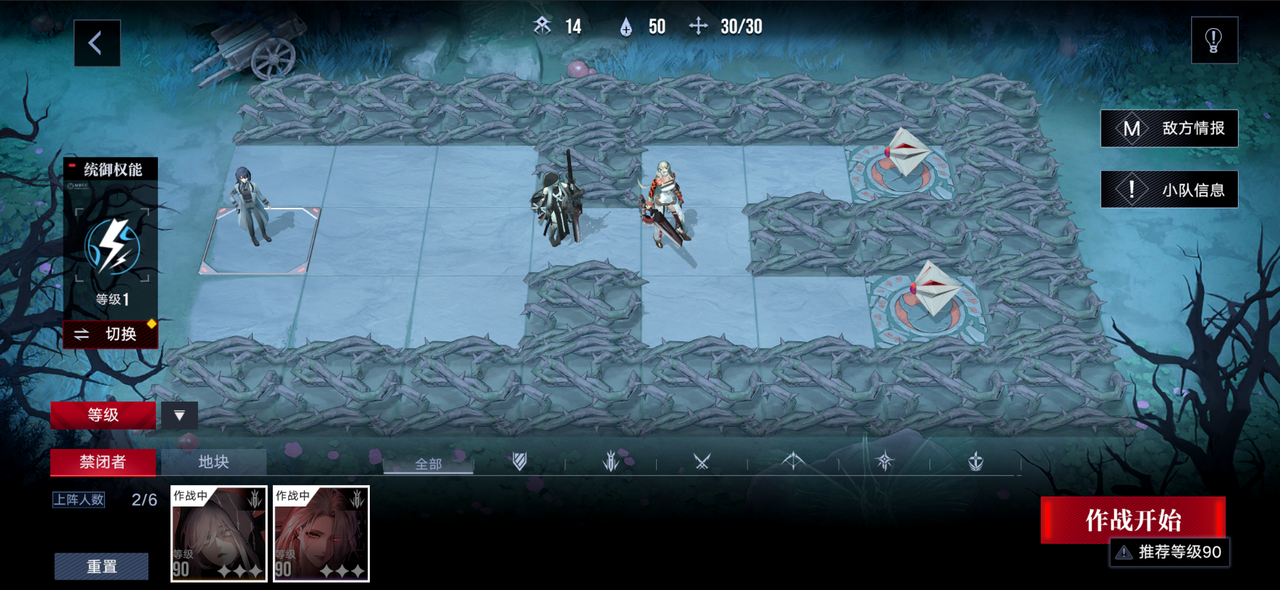Filter by the crossed swords class icon
The height and width of the screenshot is (590, 1280).
point(702,462)
